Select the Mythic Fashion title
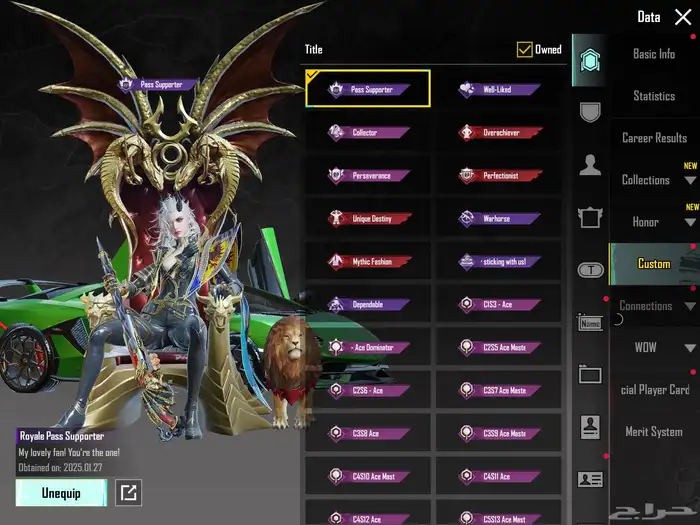This screenshot has width=700, height=525. pyautogui.click(x=368, y=261)
